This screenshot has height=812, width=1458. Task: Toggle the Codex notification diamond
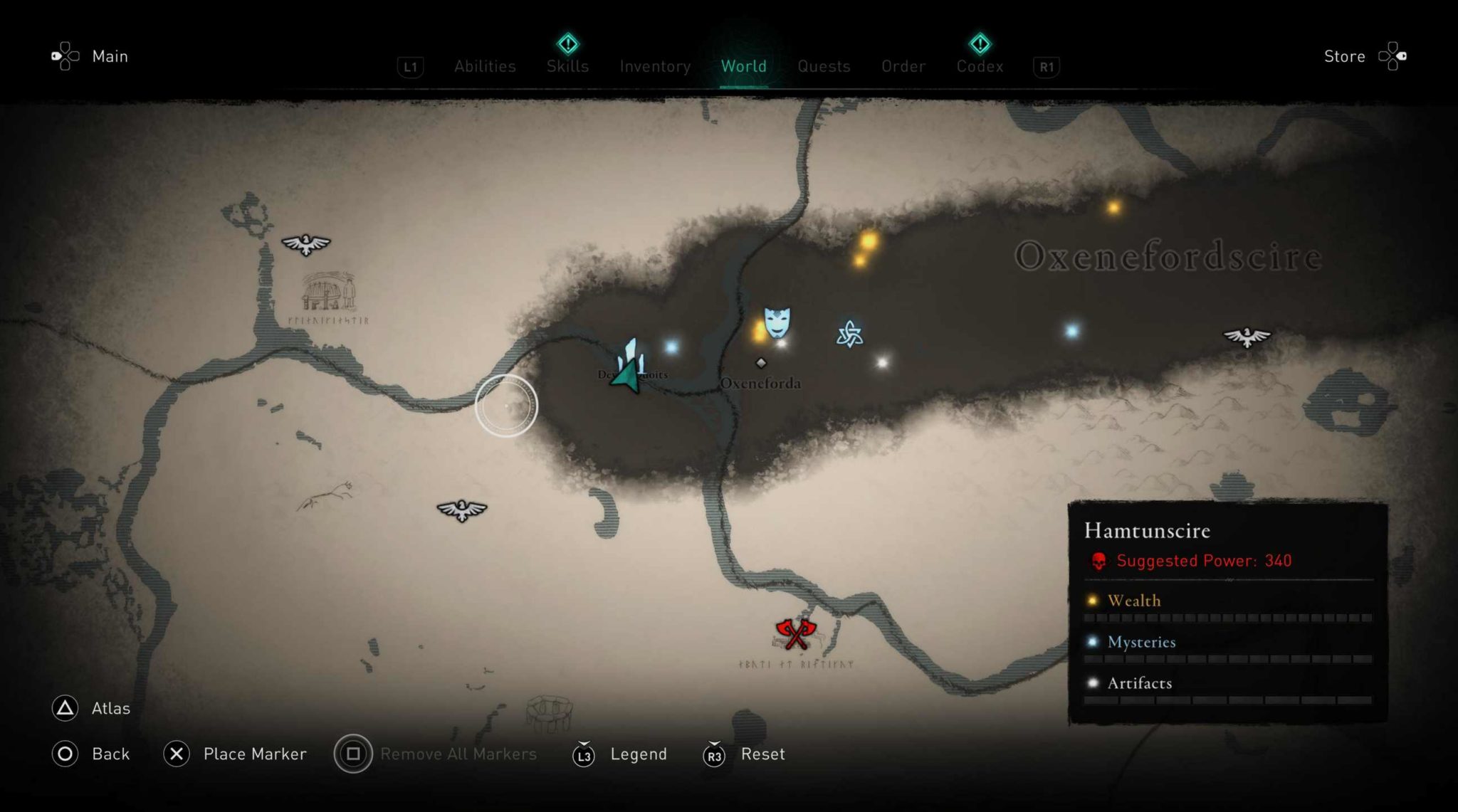[980, 44]
